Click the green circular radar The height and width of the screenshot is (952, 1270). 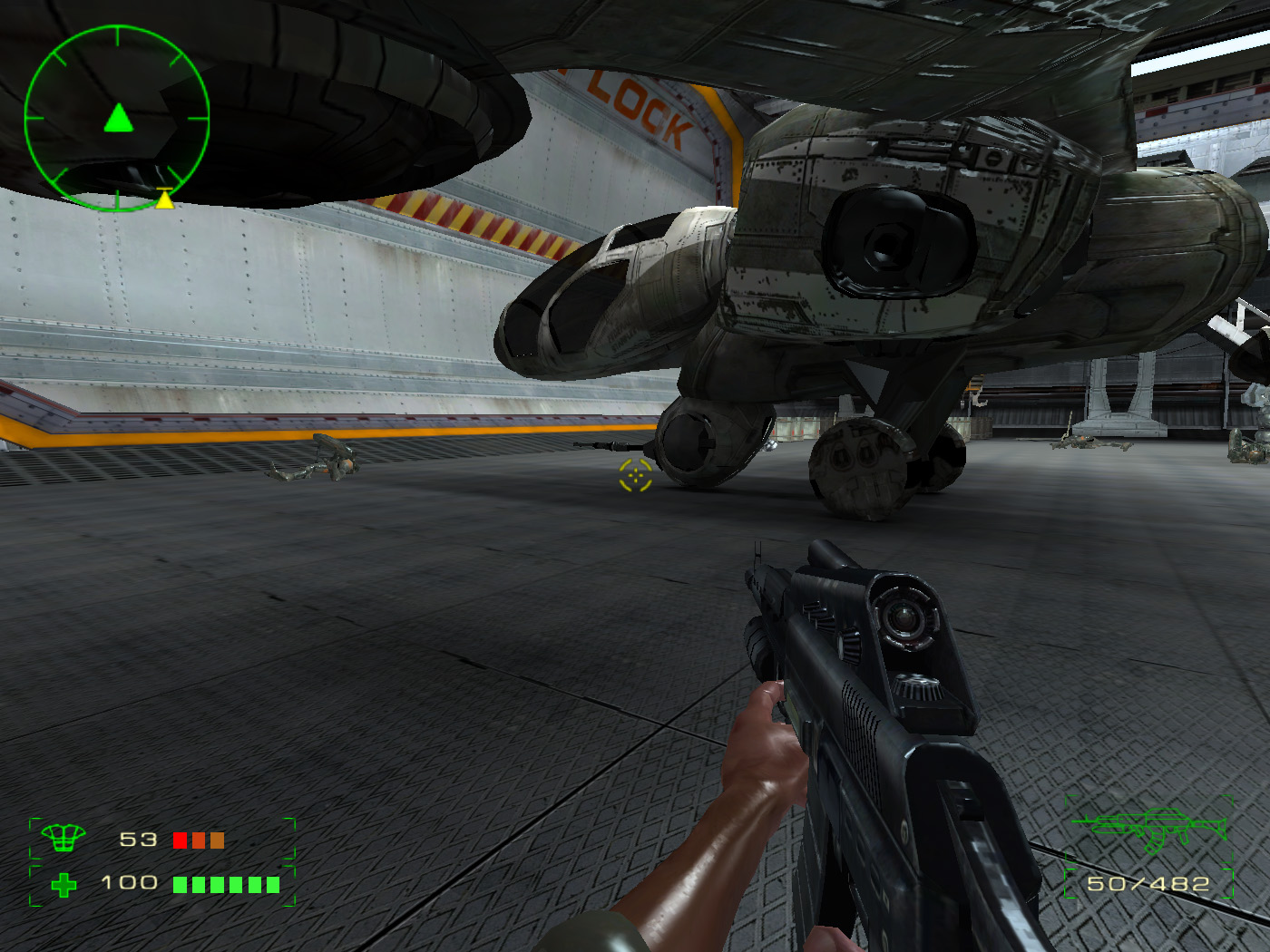[x=117, y=118]
